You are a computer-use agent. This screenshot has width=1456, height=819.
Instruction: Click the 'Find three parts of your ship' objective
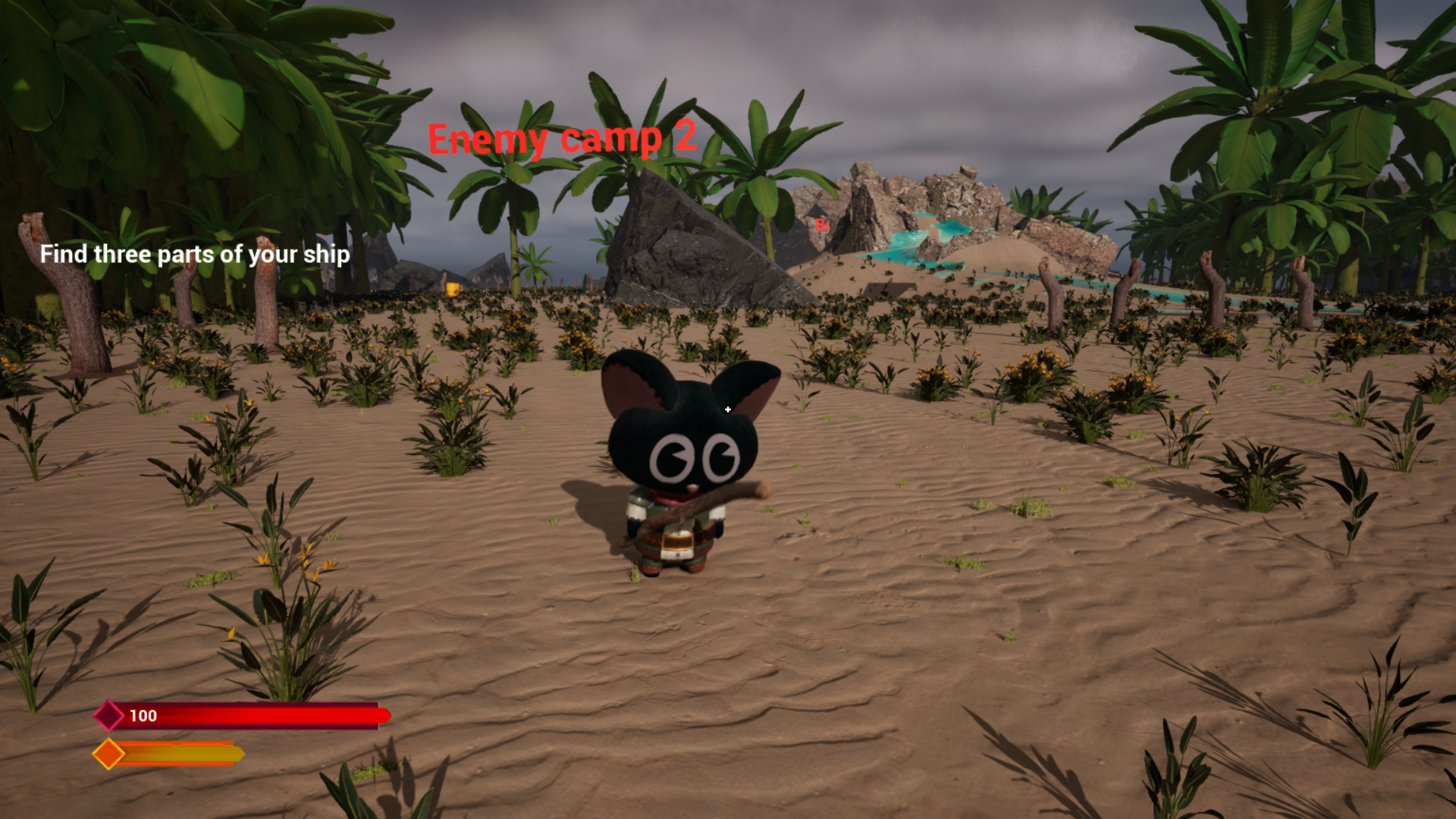[195, 254]
